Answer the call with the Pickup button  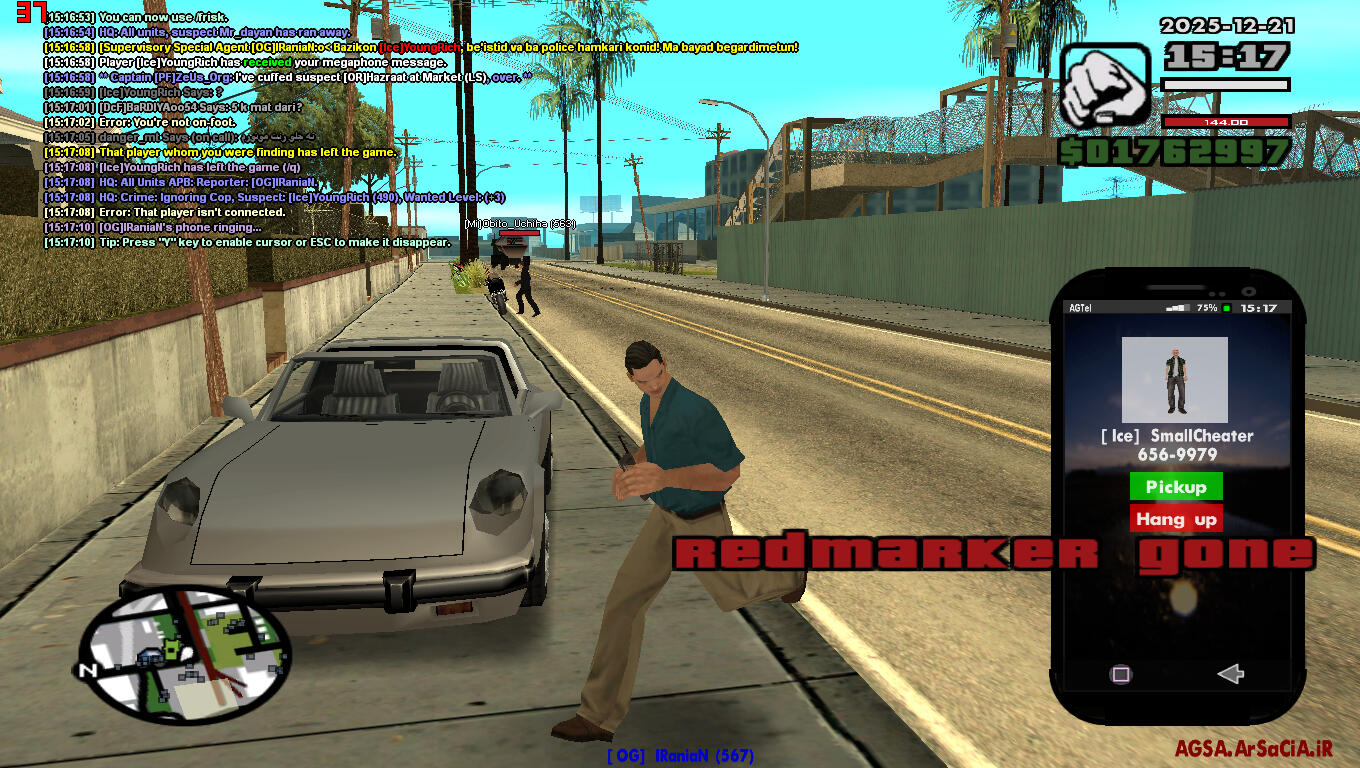click(1175, 487)
